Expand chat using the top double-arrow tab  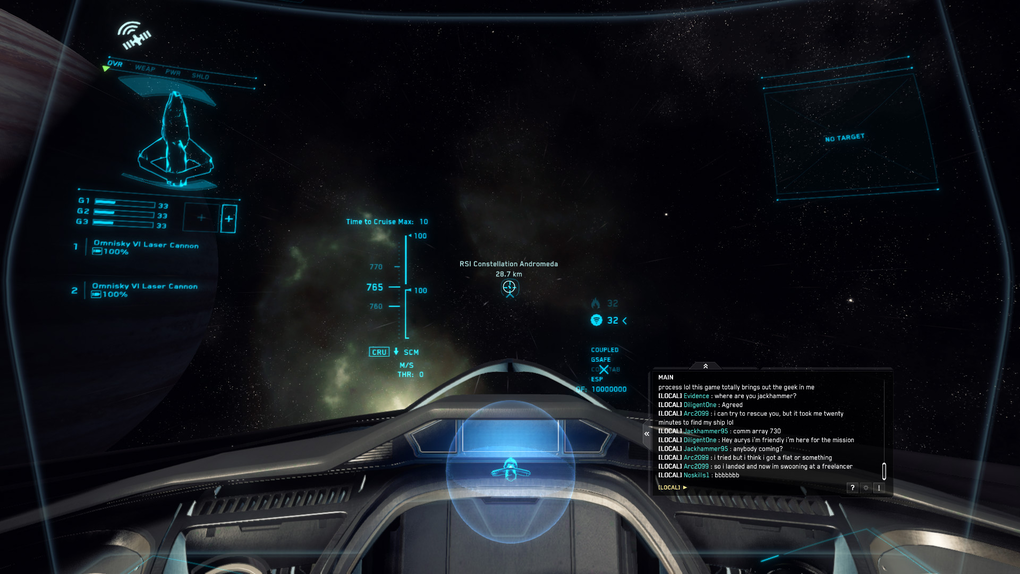pyautogui.click(x=705, y=366)
